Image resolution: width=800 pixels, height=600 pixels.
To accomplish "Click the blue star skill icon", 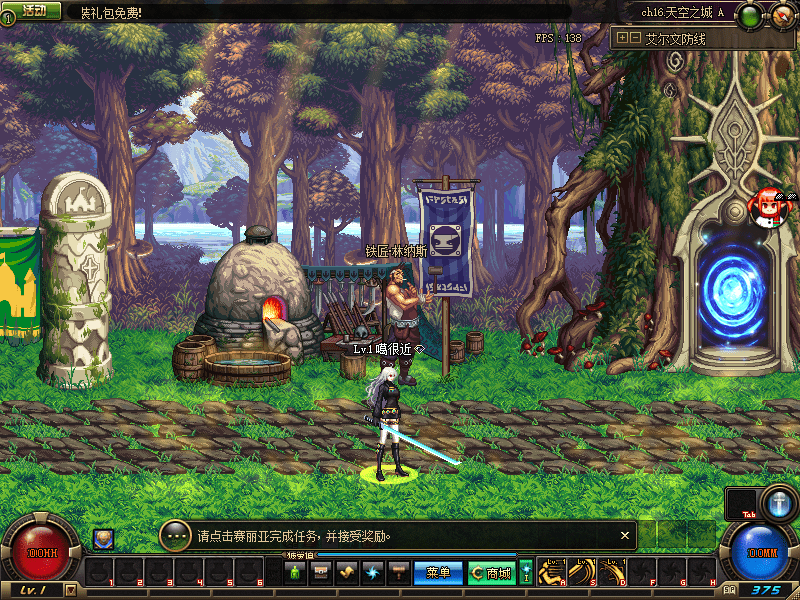I will point(373,573).
